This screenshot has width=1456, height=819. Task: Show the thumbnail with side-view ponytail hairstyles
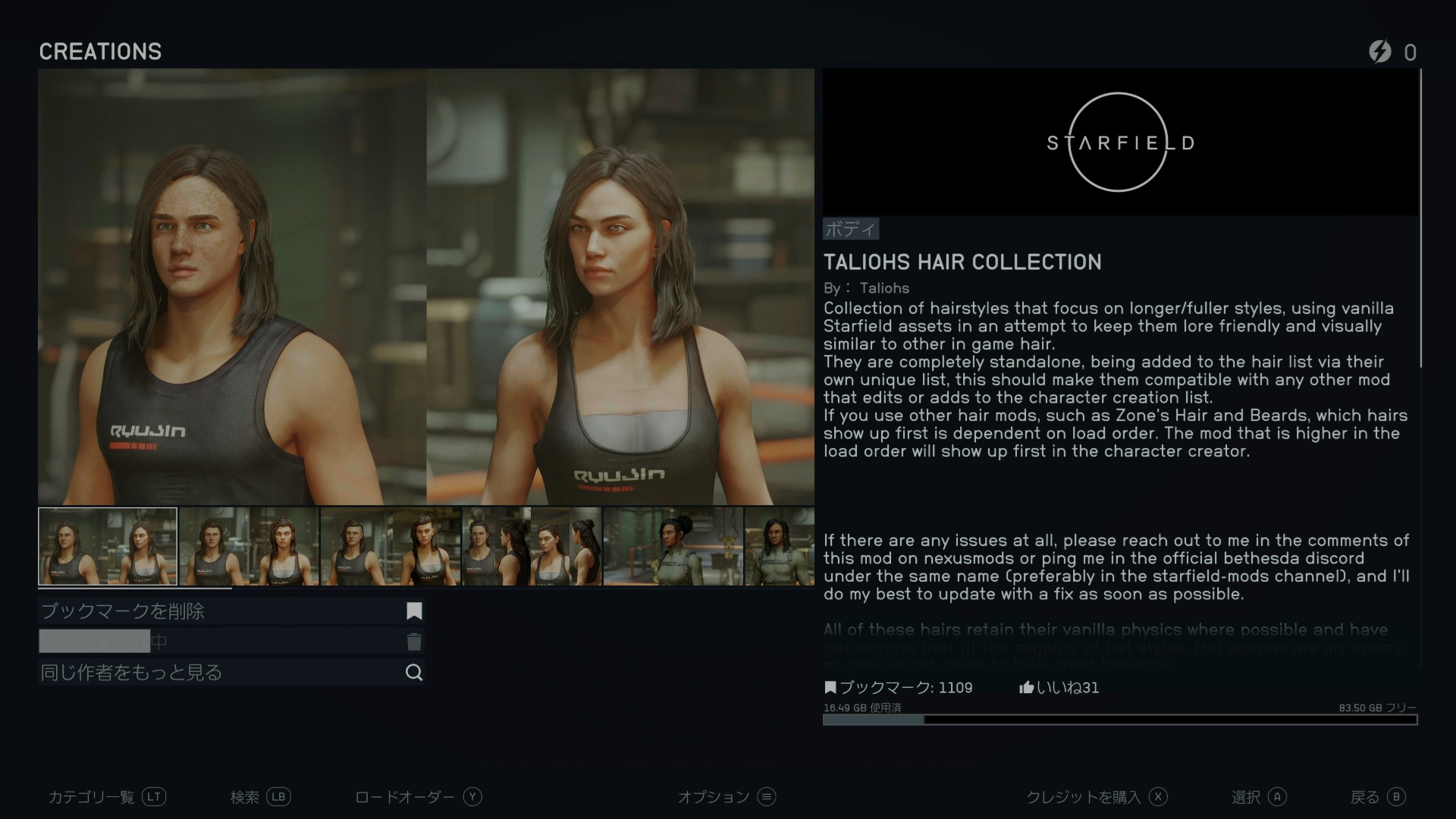coord(532,546)
